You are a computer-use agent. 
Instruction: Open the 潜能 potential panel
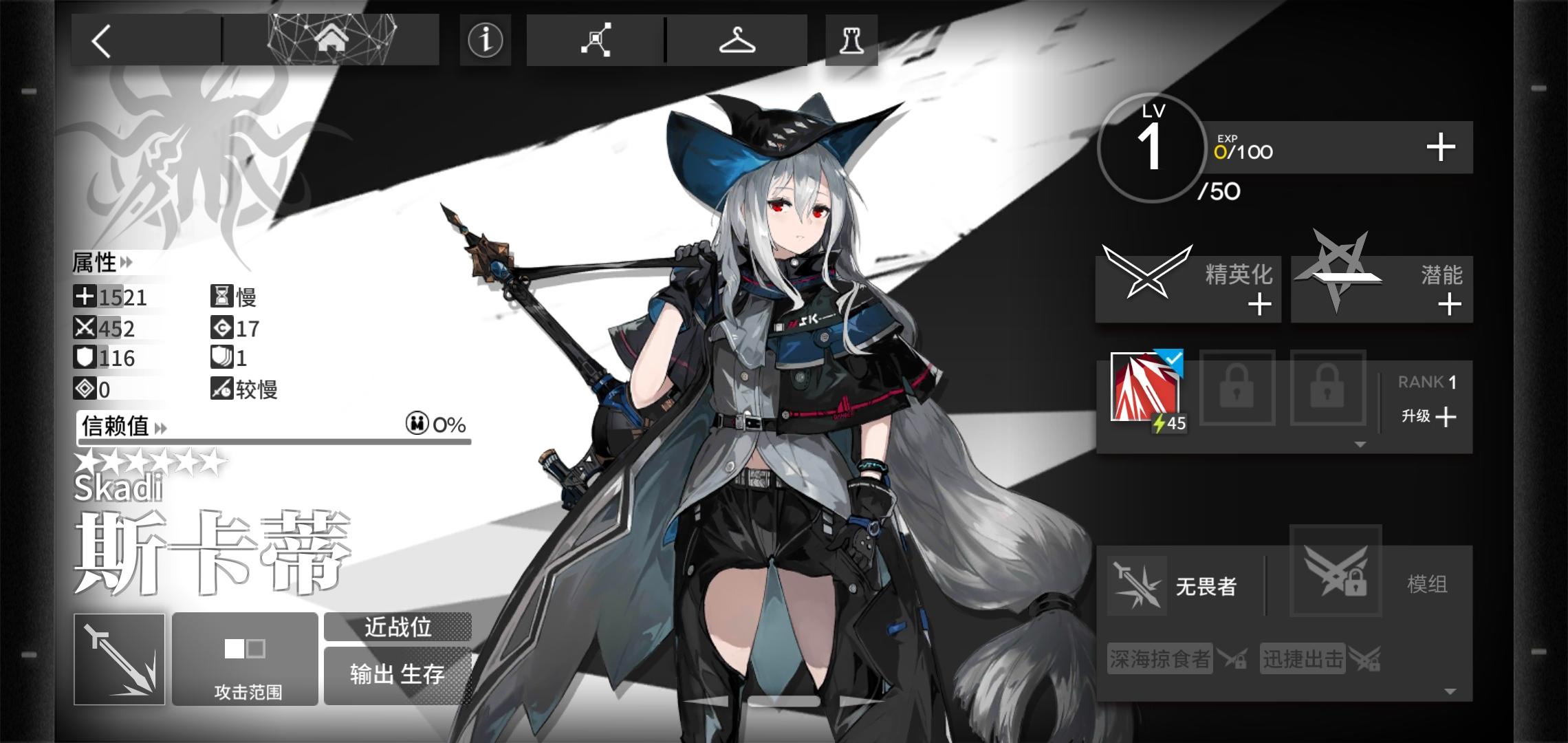[1380, 287]
